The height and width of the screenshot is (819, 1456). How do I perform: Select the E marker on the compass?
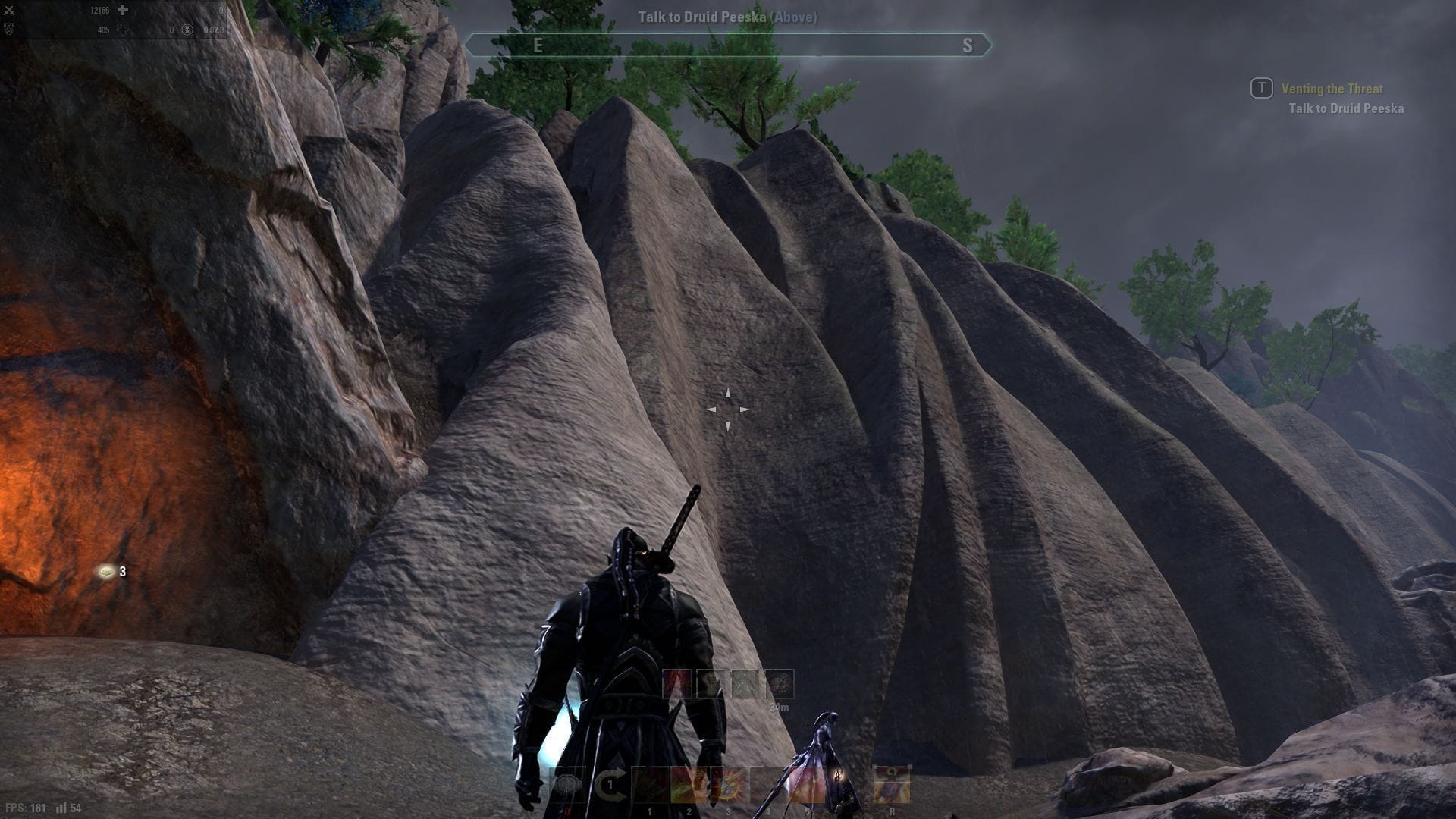(541, 44)
